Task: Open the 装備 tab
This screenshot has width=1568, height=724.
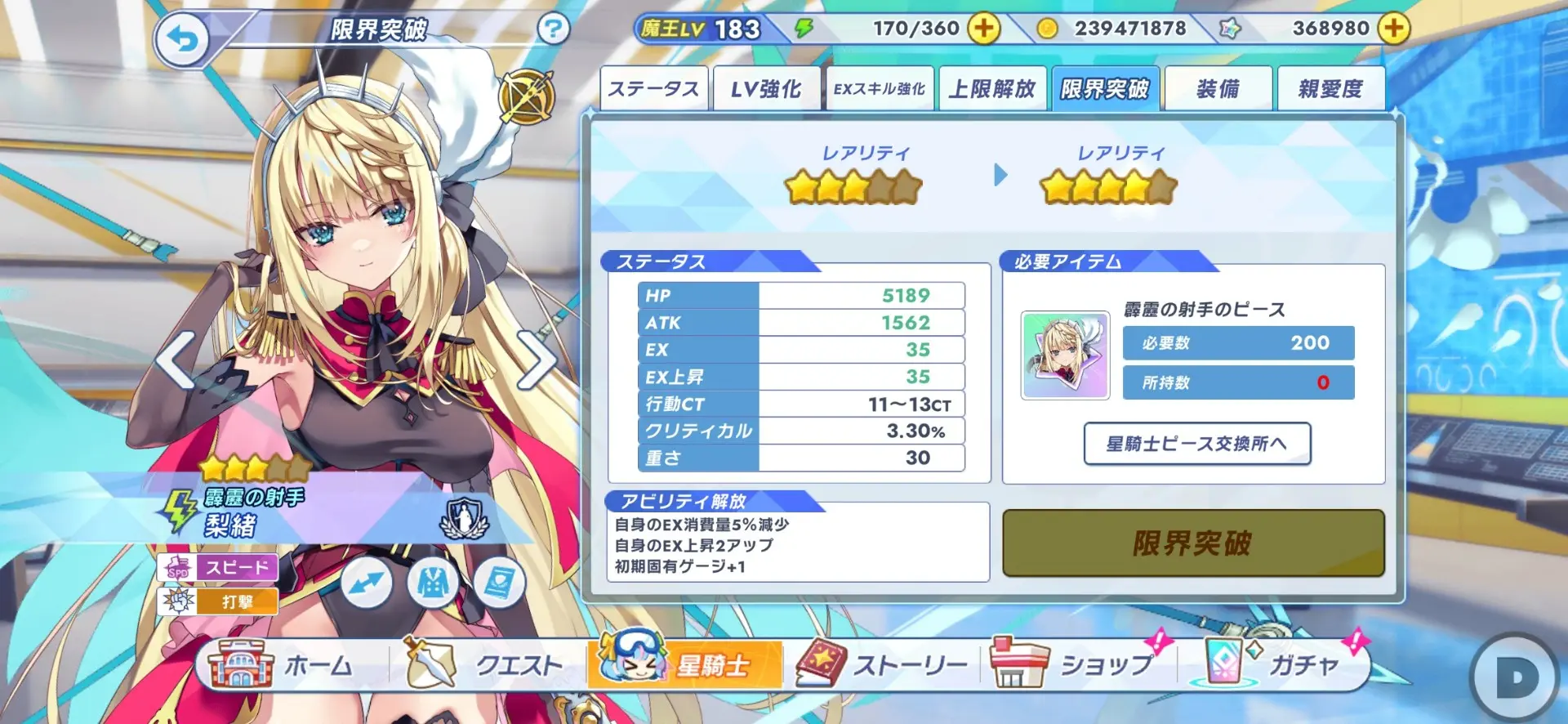Action: 1218,88
